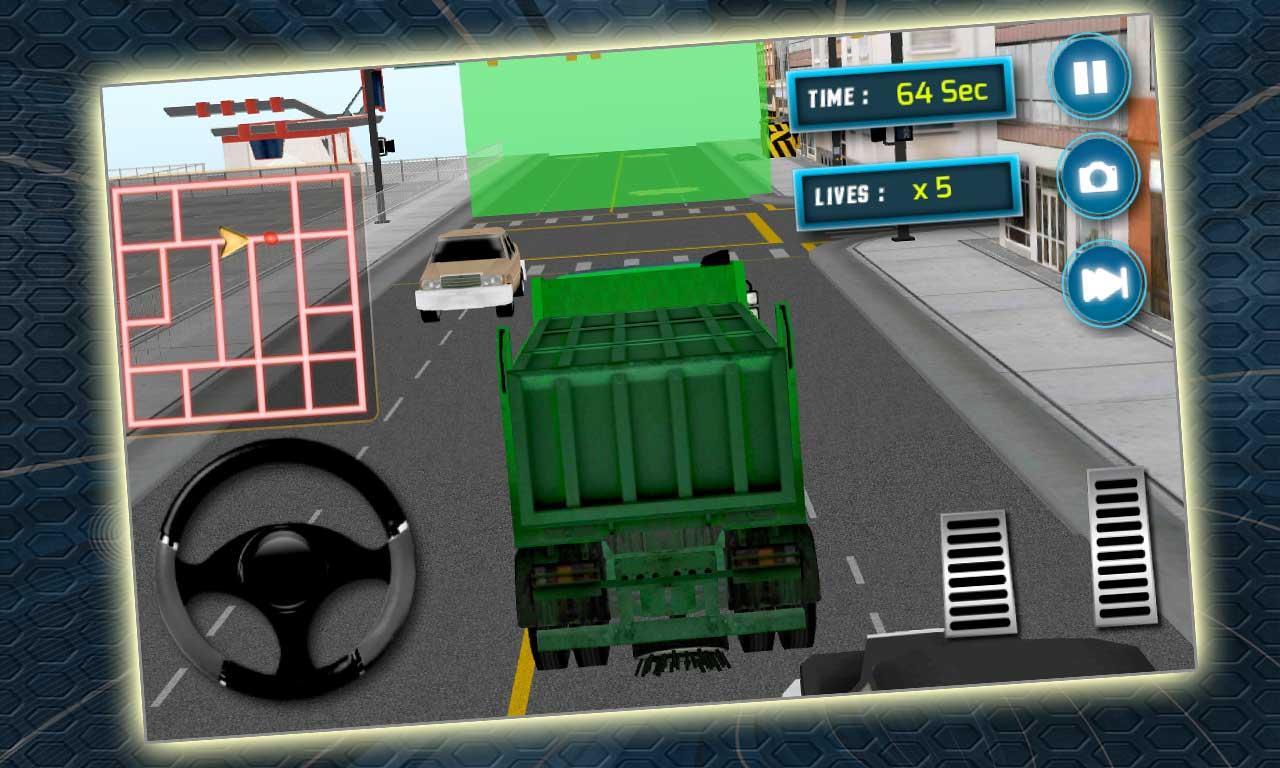This screenshot has width=1280, height=768.
Task: Tap the white car ahead
Action: pos(470,270)
